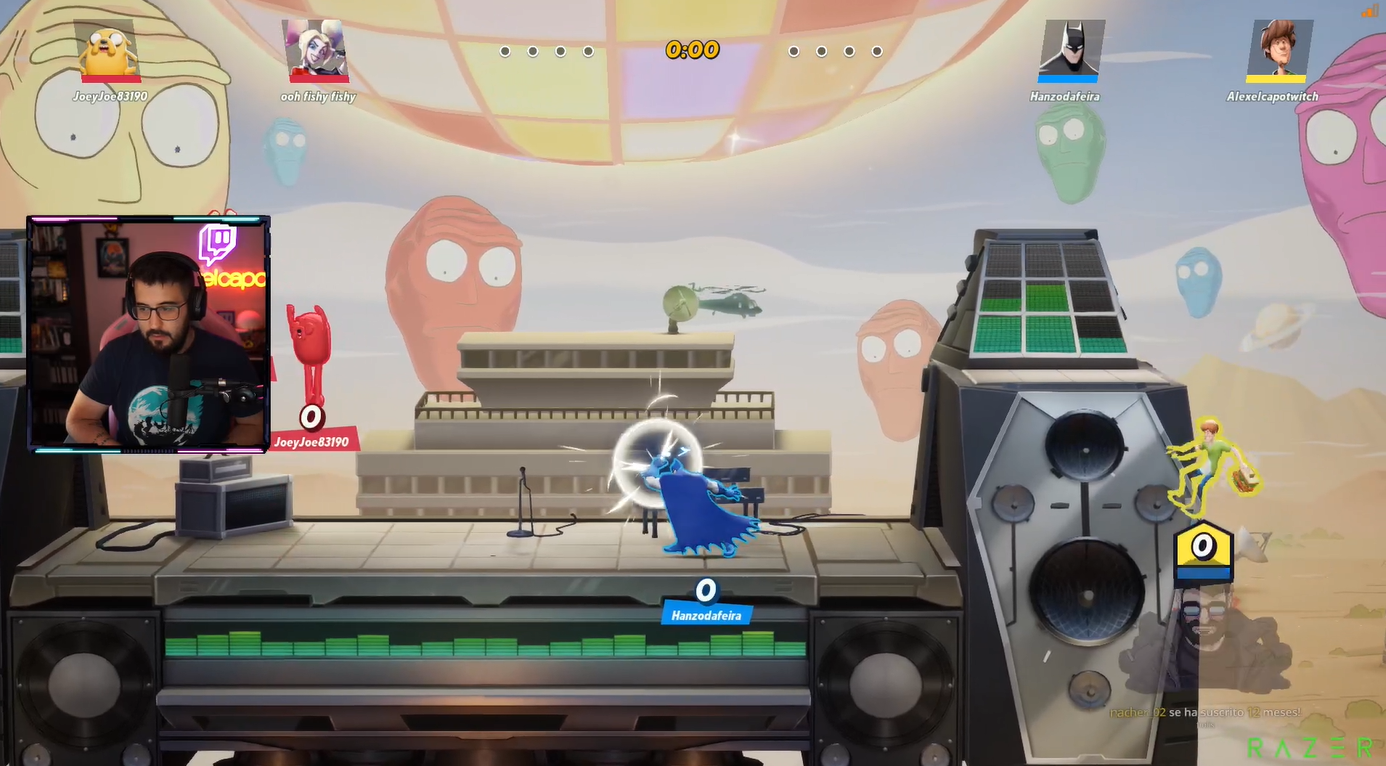
Task: Click Harley Quinn portrait of ooh fishy fishy
Action: tap(317, 49)
